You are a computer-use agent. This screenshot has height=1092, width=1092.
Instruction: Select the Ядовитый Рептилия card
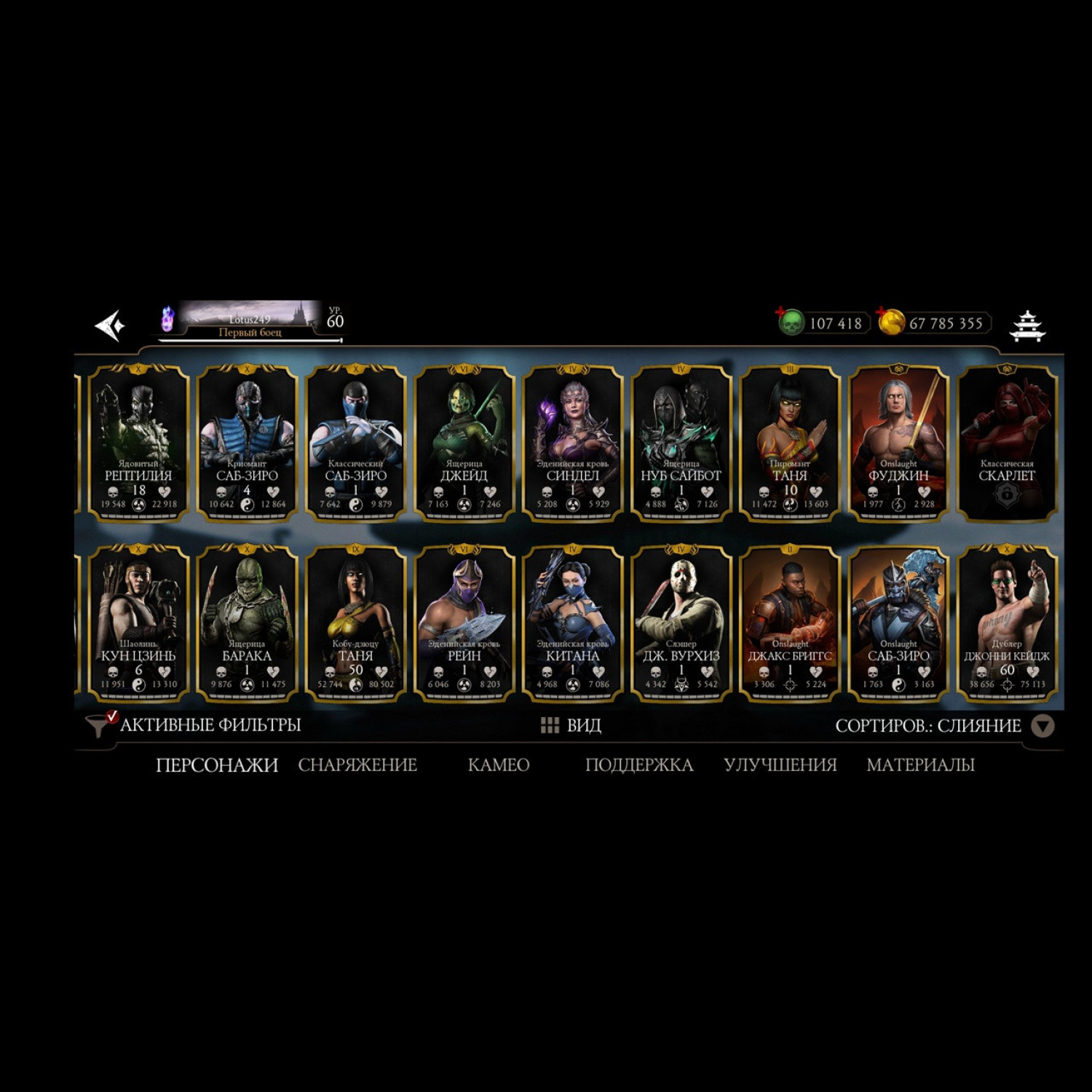[138, 443]
